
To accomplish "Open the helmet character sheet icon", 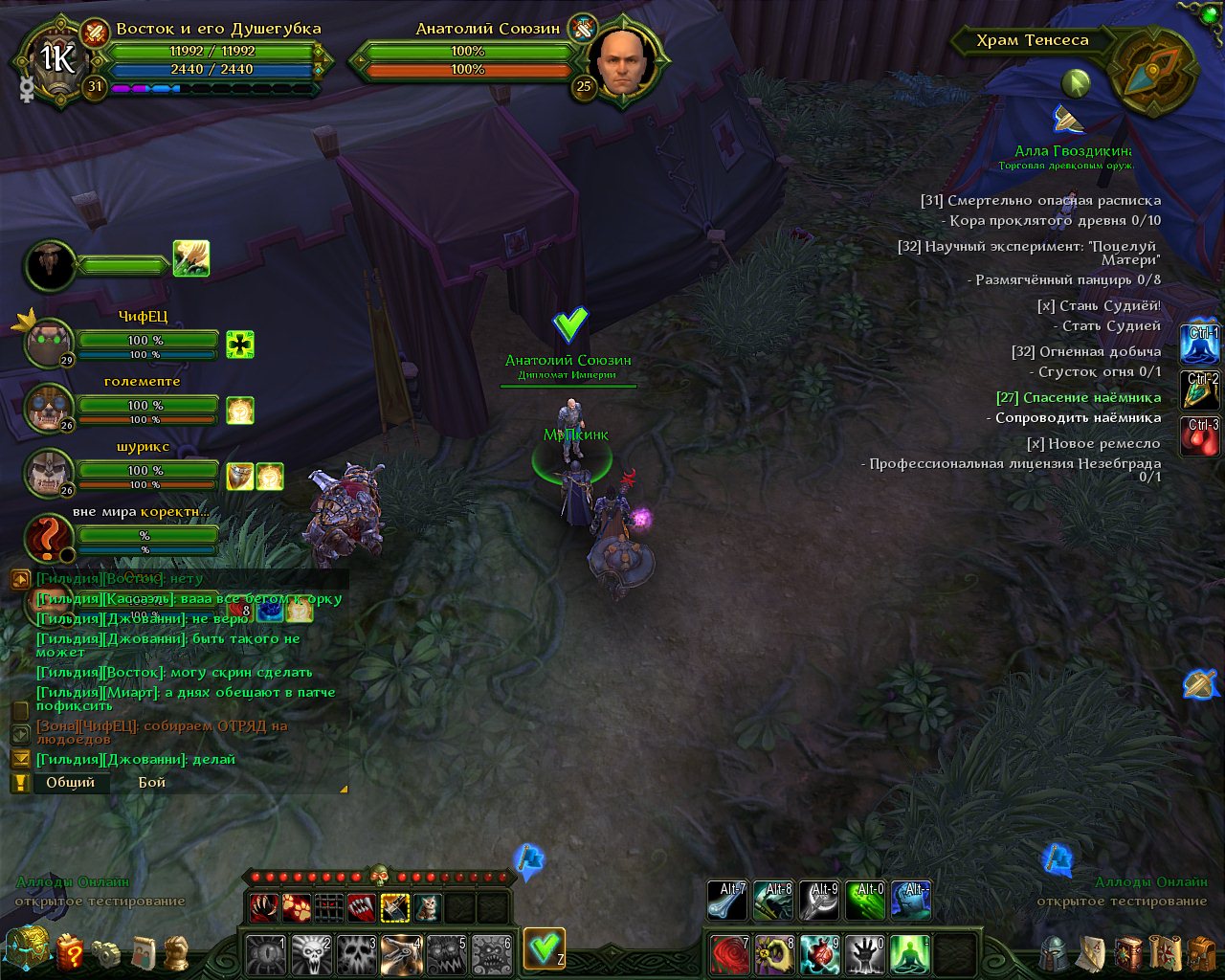I will [1055, 953].
